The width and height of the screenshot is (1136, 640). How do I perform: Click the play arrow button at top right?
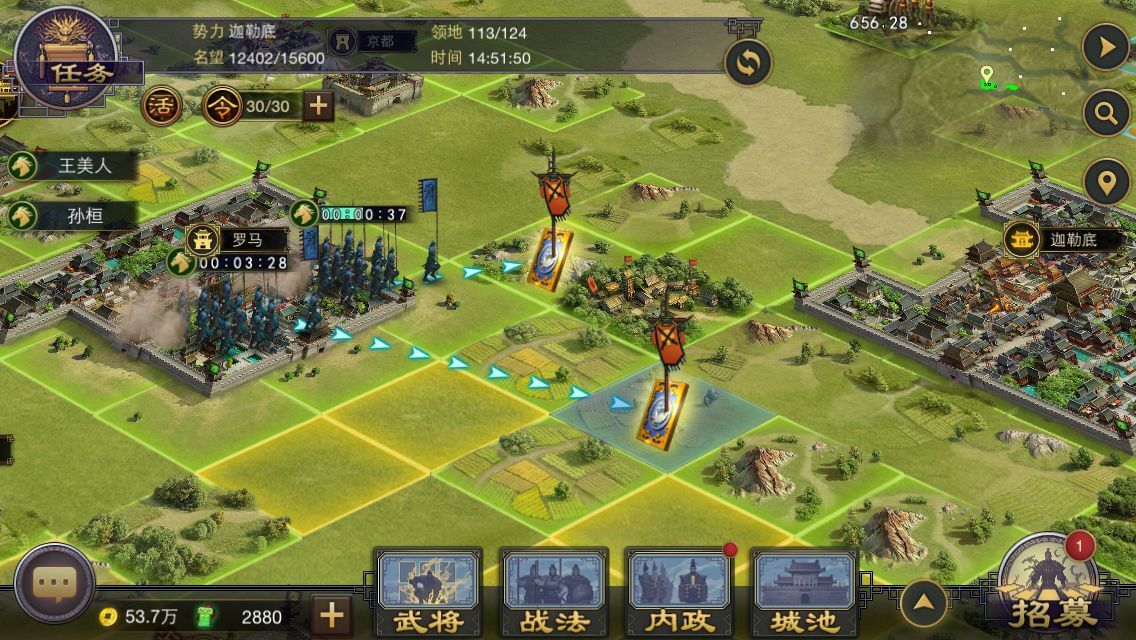point(1106,48)
